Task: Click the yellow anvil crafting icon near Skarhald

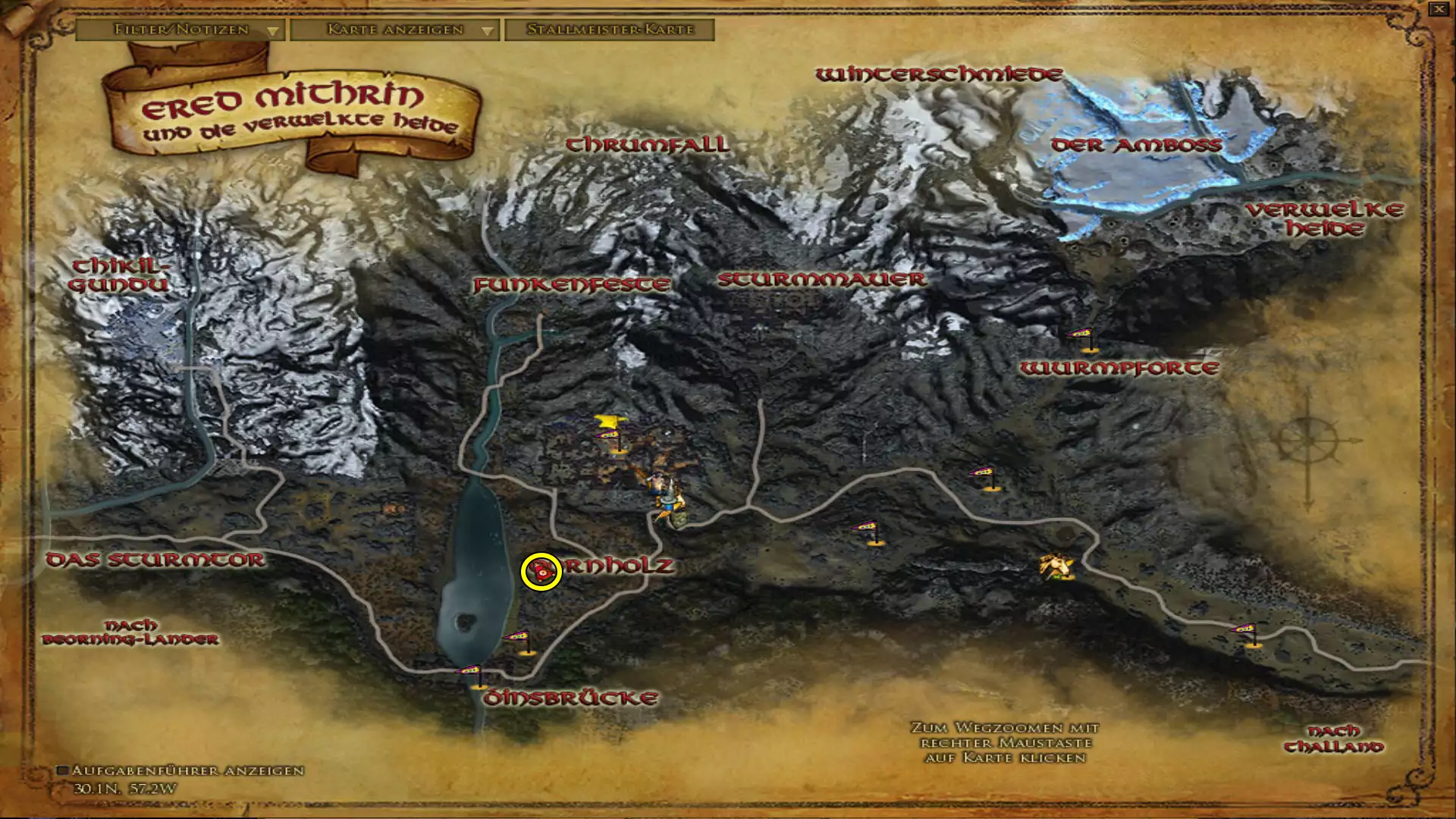Action: [x=608, y=422]
